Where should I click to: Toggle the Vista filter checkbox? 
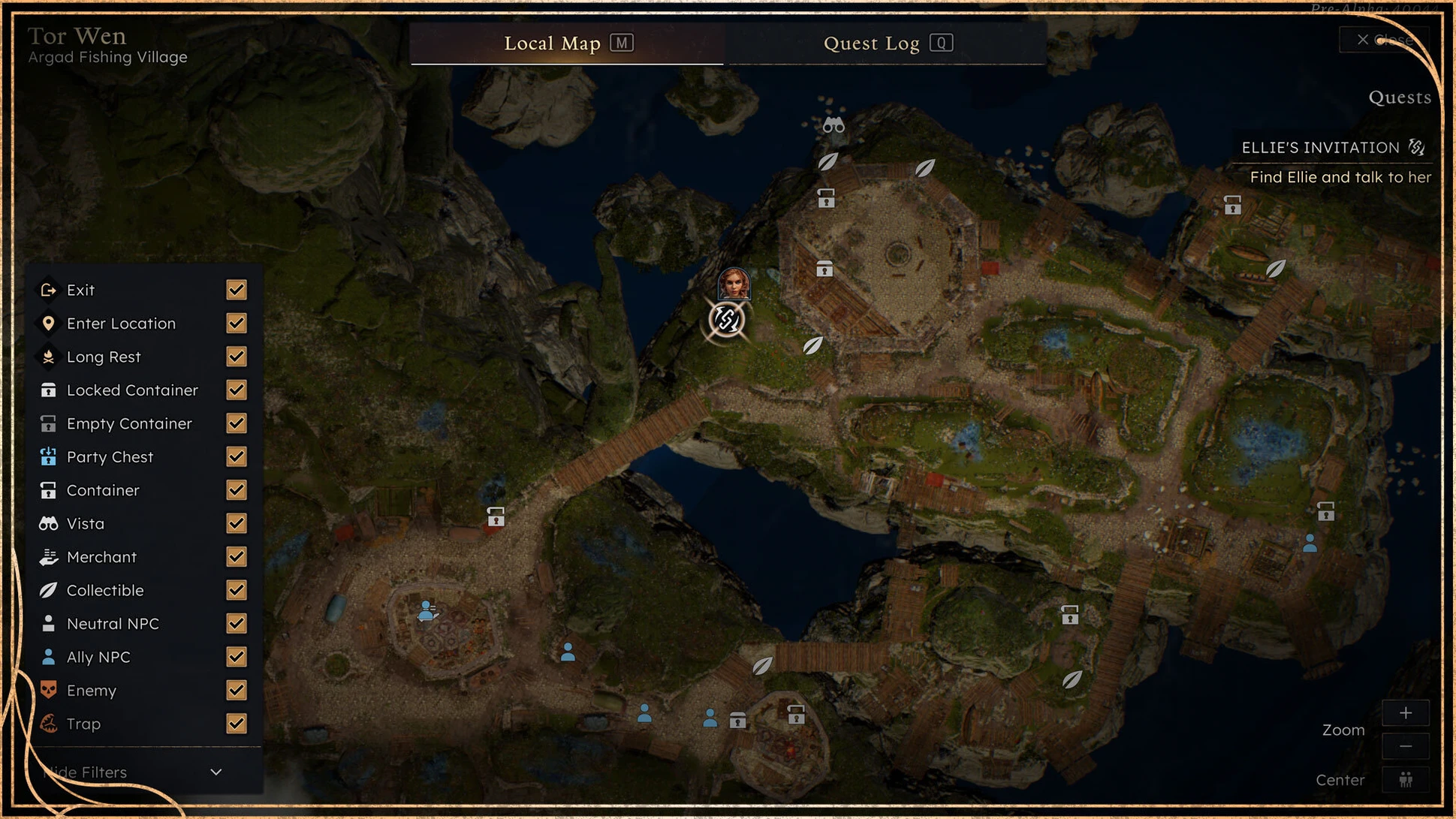click(x=237, y=523)
